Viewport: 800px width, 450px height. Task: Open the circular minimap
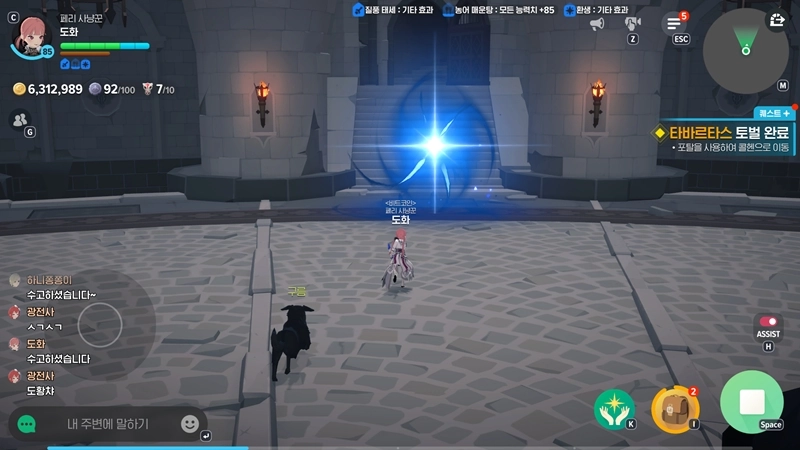click(745, 44)
